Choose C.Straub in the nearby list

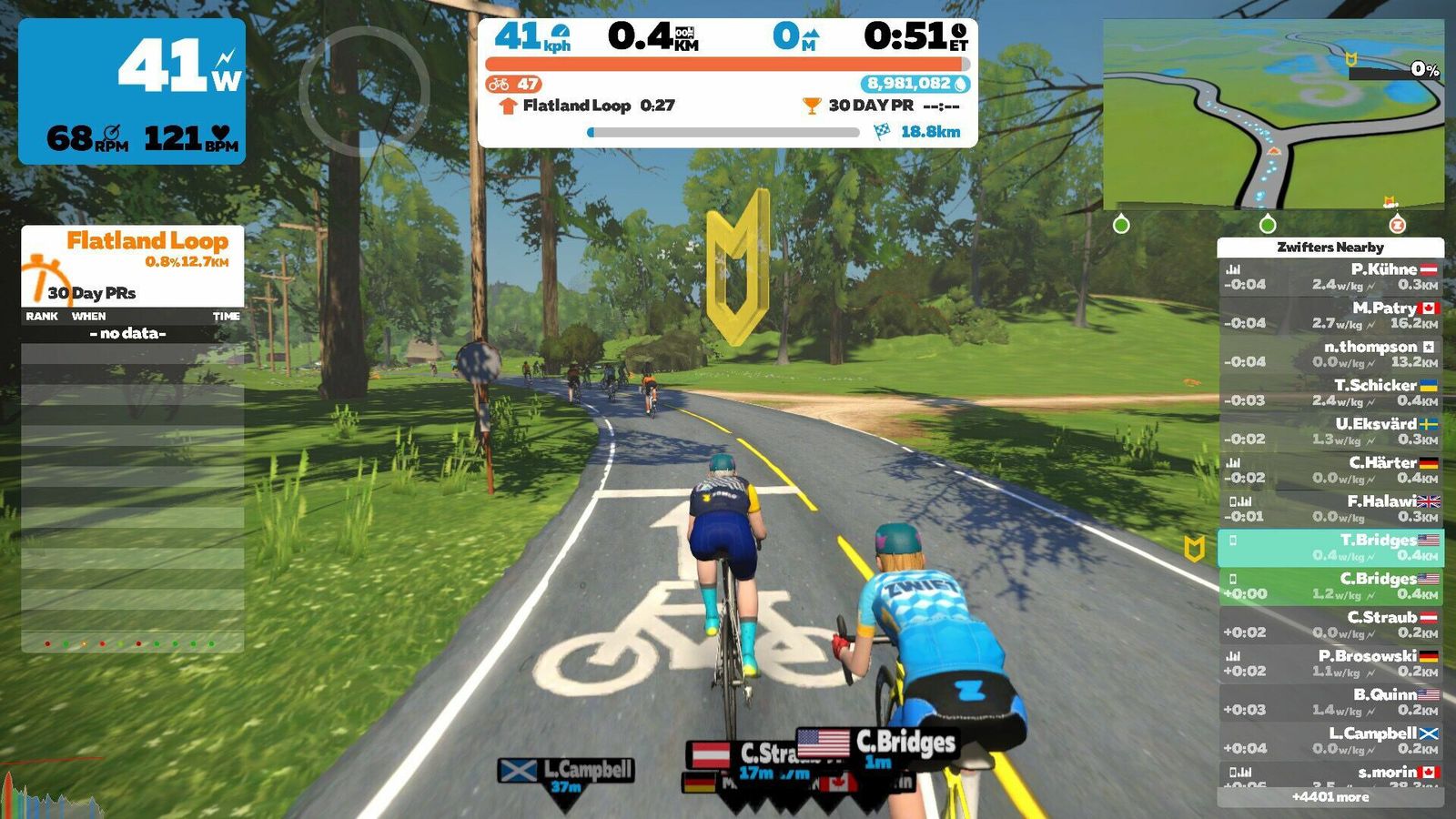point(1330,624)
